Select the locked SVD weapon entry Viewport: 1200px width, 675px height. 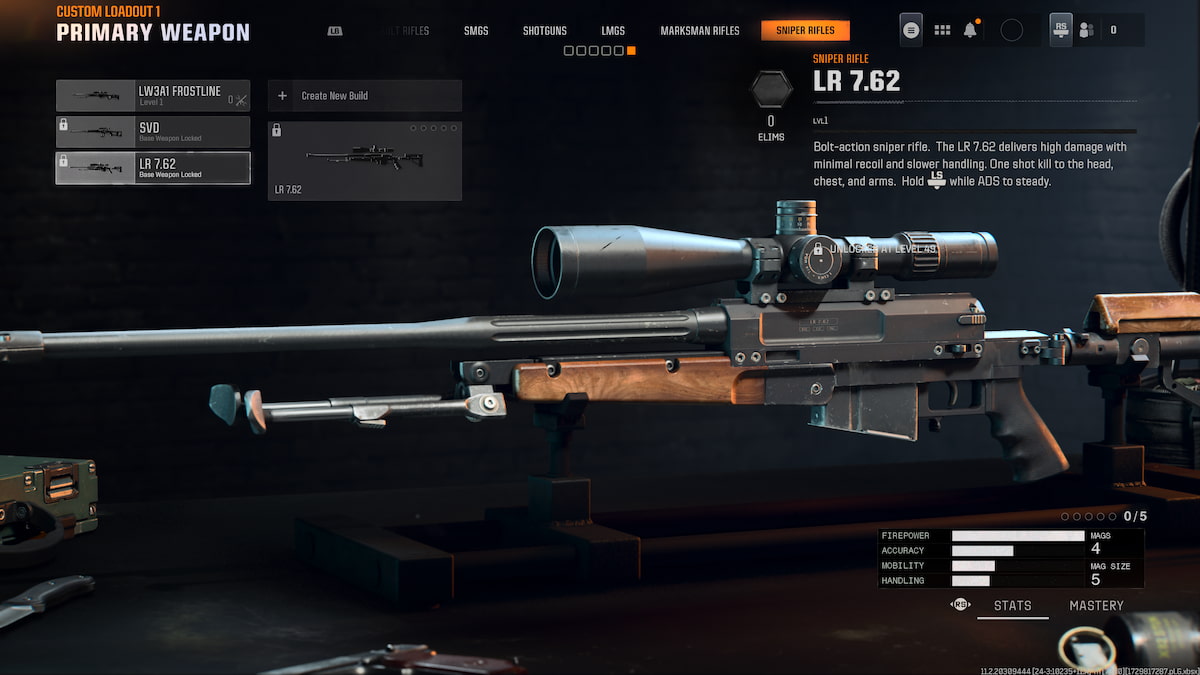[x=153, y=132]
